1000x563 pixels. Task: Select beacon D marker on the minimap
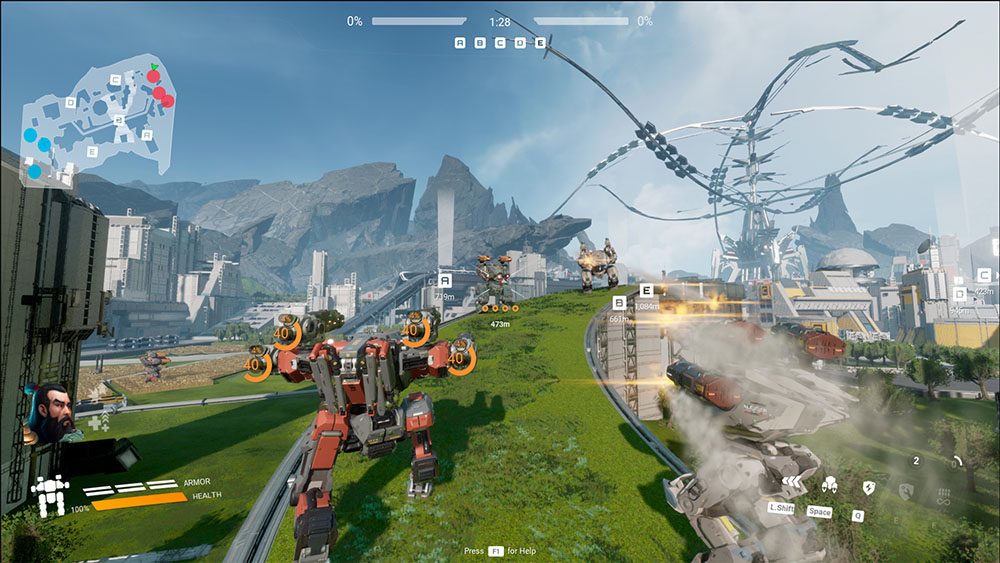tap(70, 102)
